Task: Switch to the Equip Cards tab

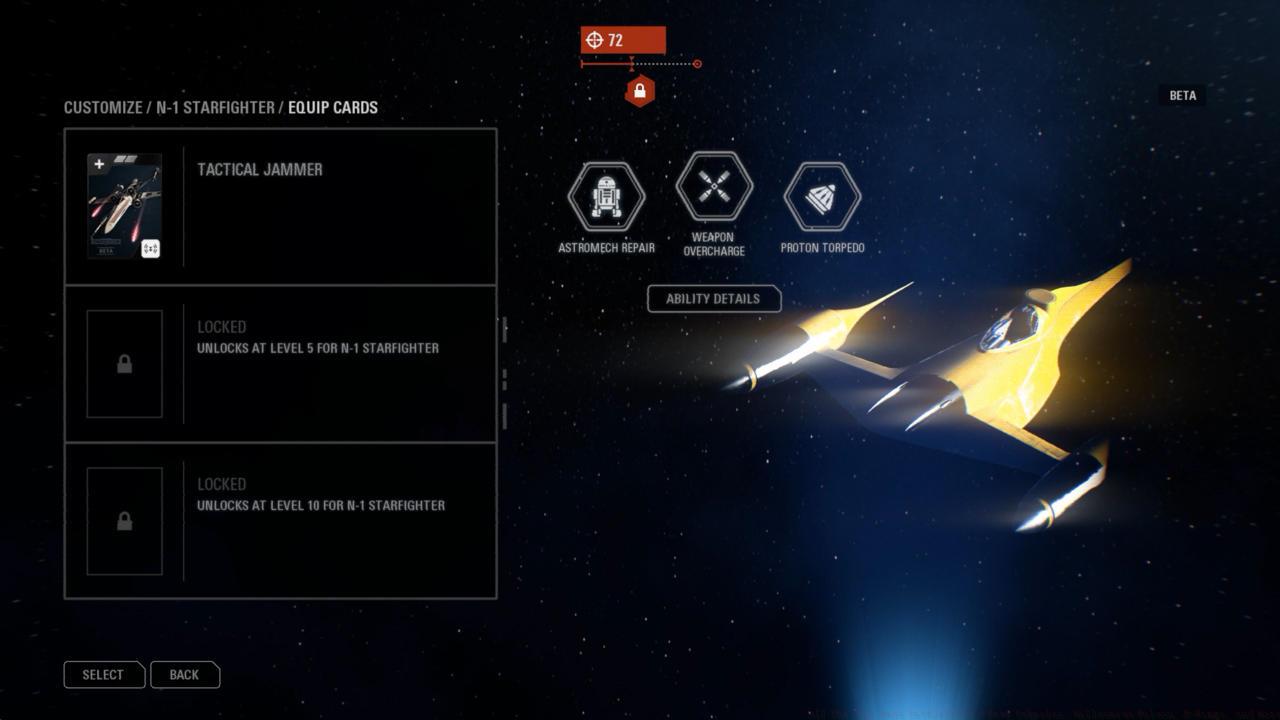Action: (333, 107)
